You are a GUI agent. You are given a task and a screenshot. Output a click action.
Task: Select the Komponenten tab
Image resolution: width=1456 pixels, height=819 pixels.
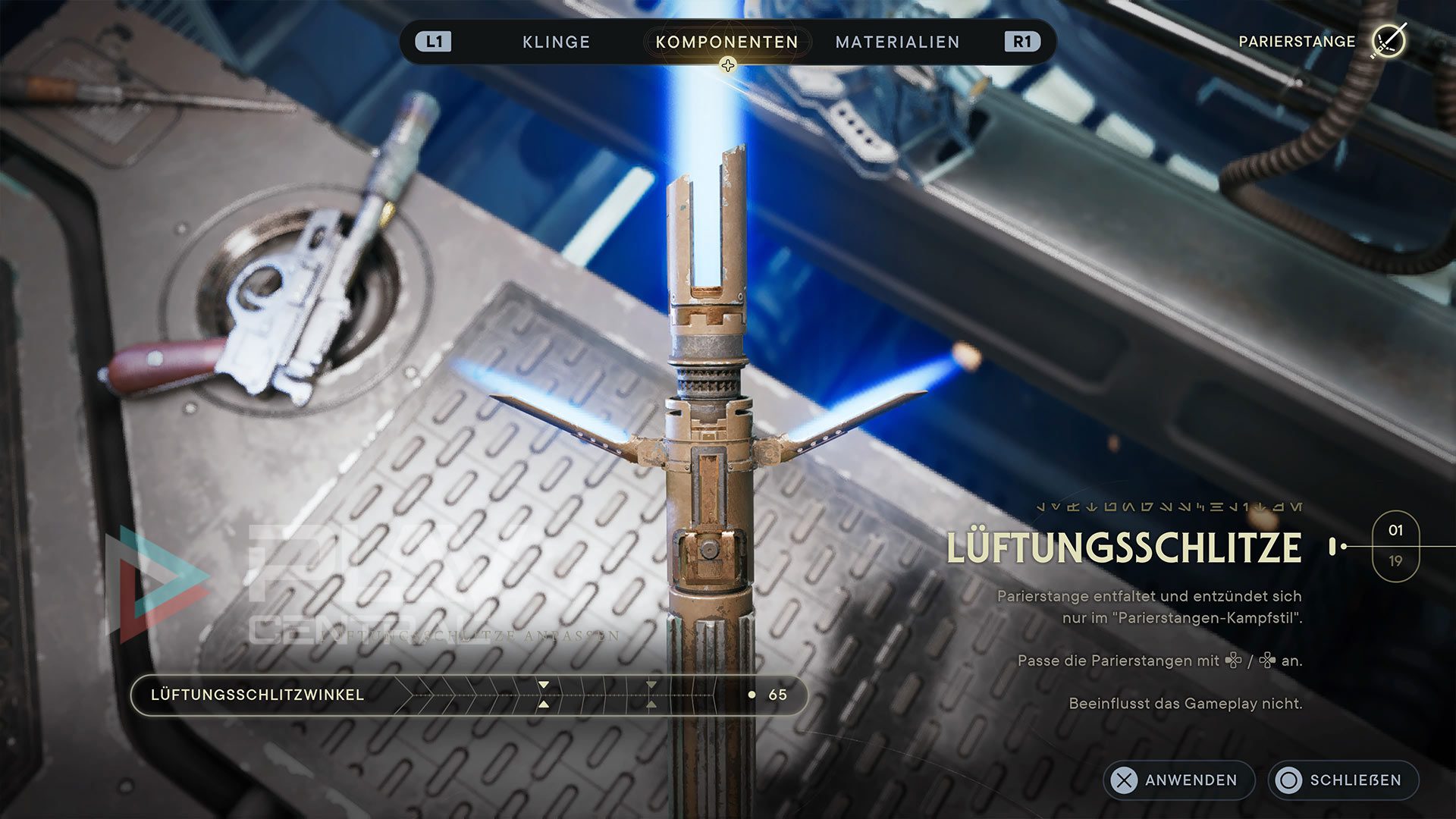pos(726,42)
